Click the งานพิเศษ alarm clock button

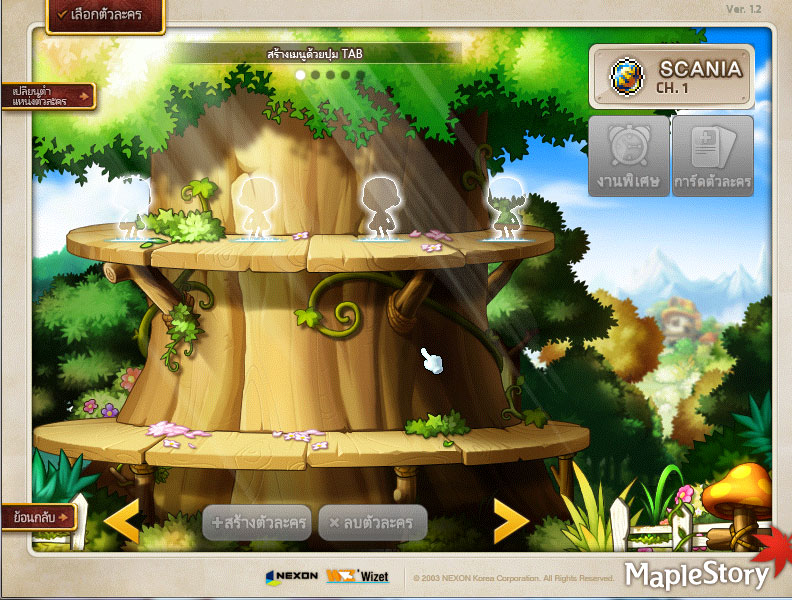click(x=627, y=156)
